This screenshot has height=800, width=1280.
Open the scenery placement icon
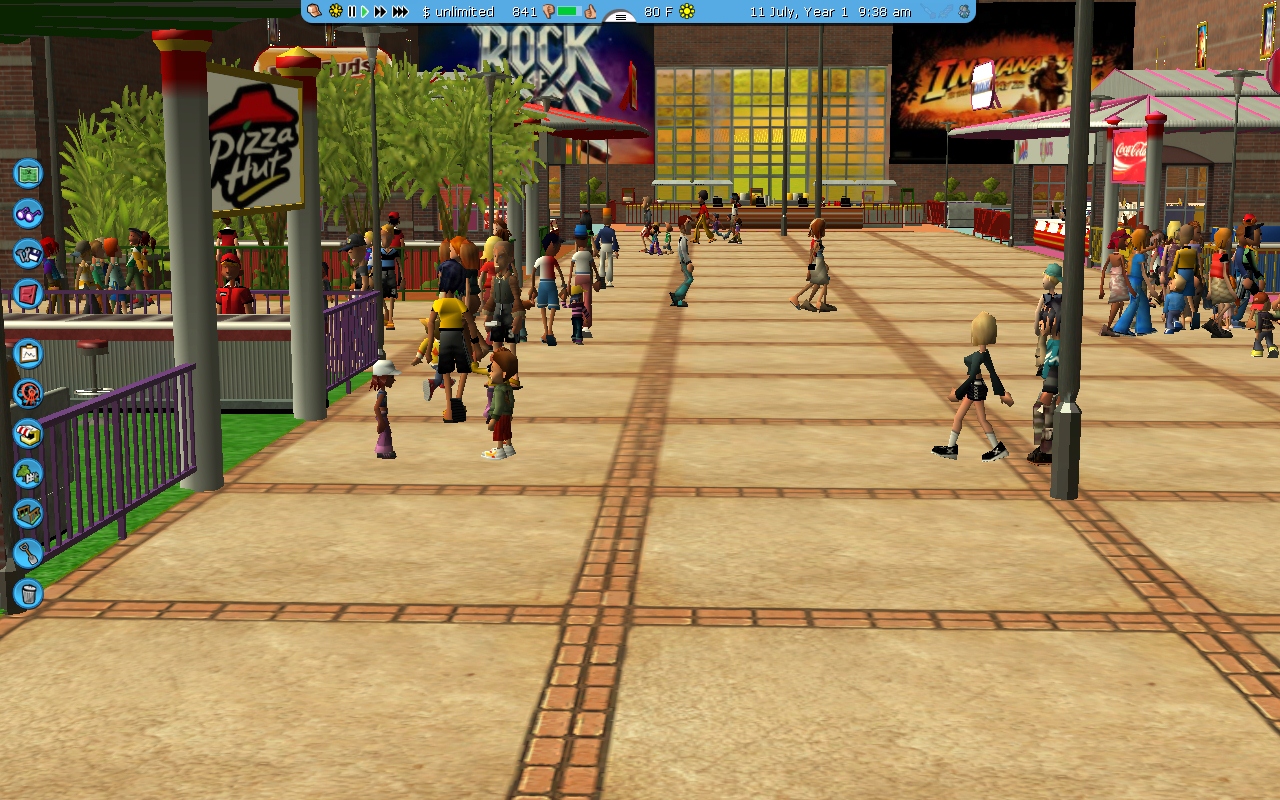pos(28,474)
